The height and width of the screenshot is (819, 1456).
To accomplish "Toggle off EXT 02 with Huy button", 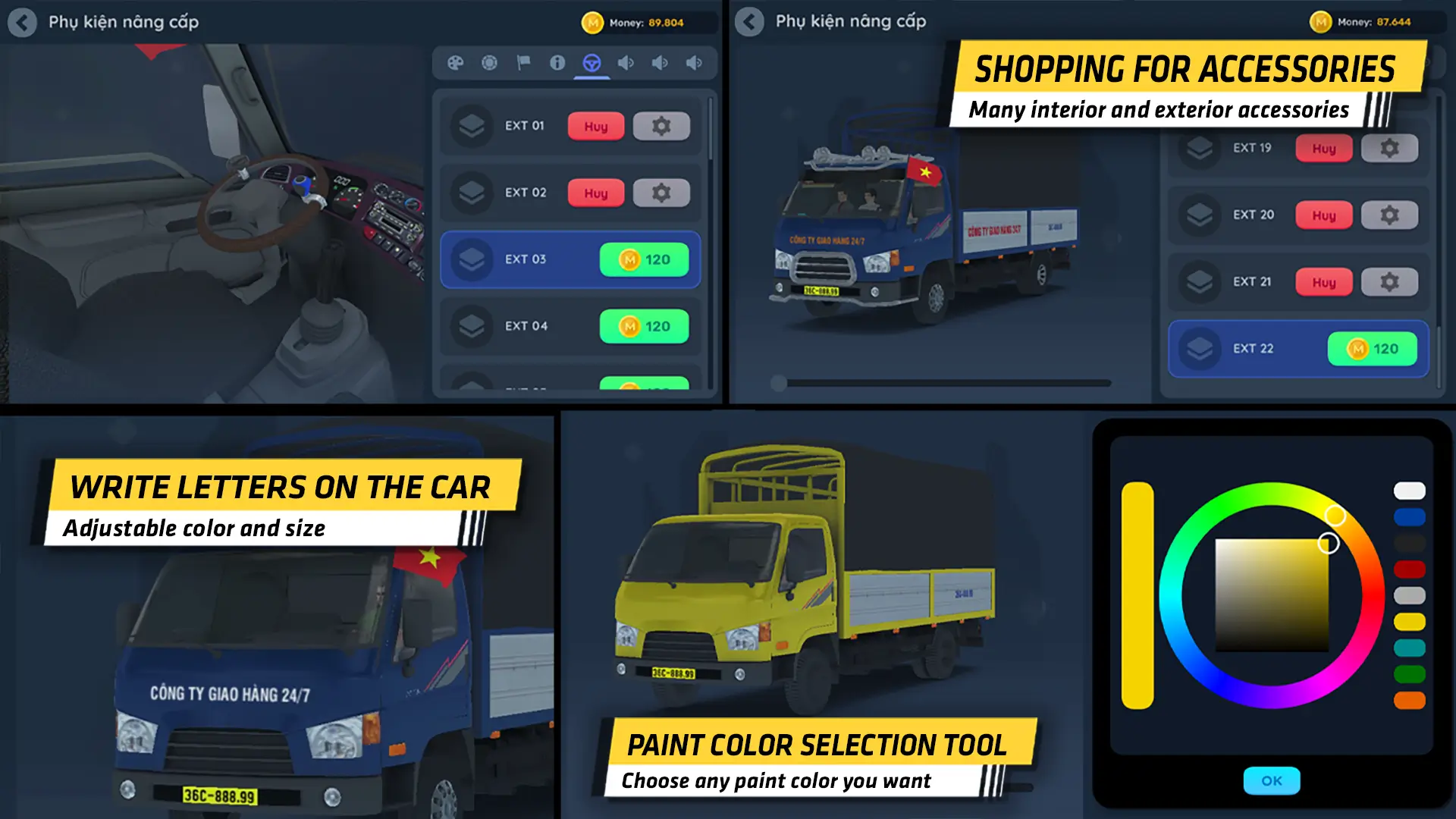I will tap(596, 193).
